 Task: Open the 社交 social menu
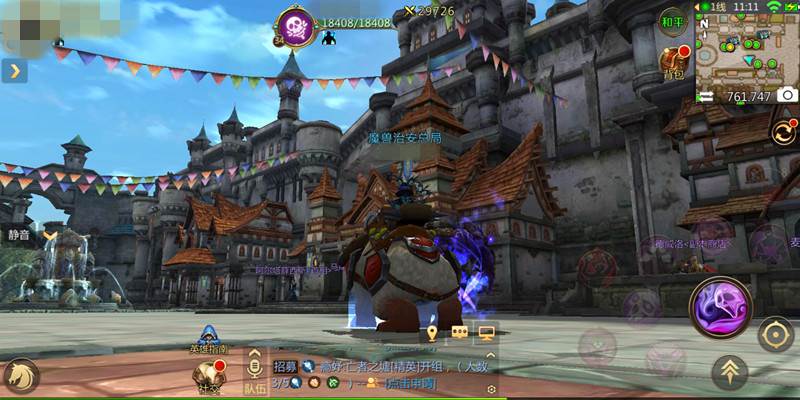pos(208,374)
